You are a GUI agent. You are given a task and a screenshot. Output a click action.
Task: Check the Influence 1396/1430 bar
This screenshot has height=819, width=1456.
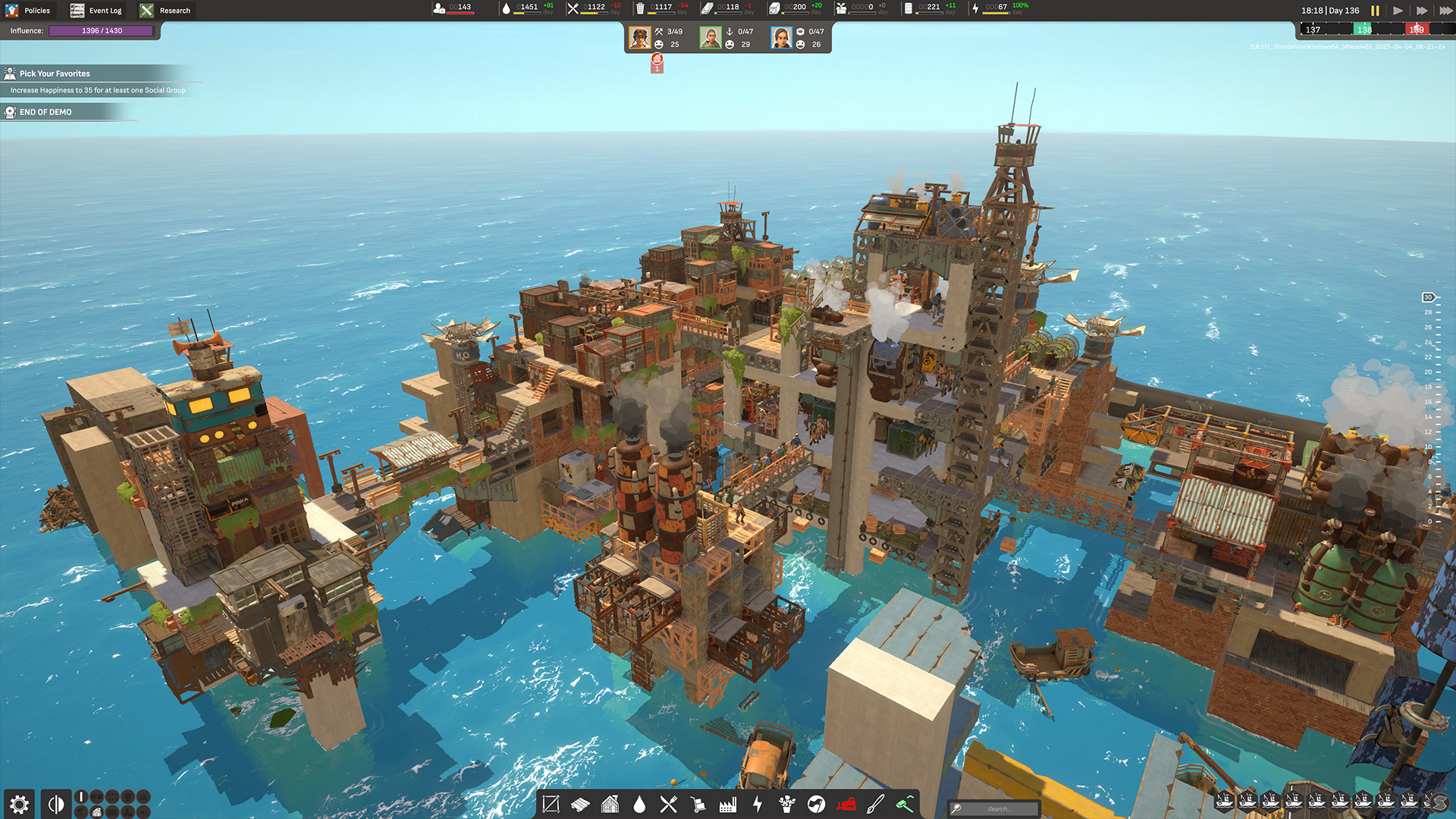point(101,30)
